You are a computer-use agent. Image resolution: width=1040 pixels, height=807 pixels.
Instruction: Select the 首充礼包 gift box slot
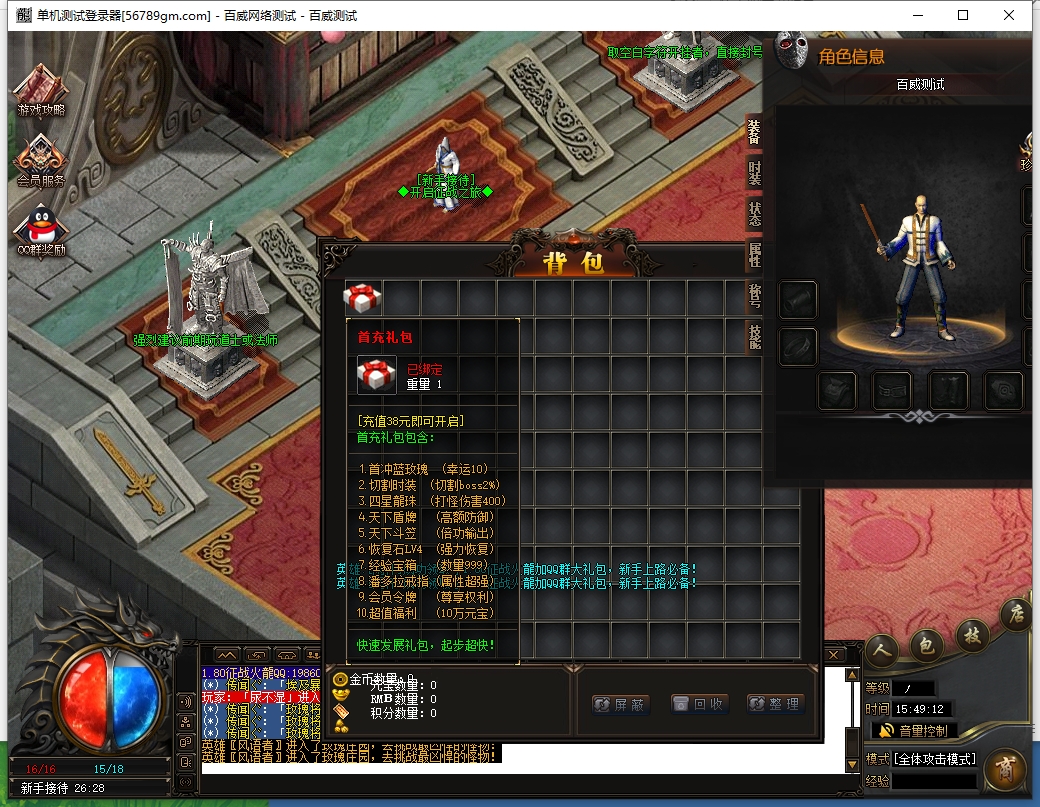tap(362, 298)
